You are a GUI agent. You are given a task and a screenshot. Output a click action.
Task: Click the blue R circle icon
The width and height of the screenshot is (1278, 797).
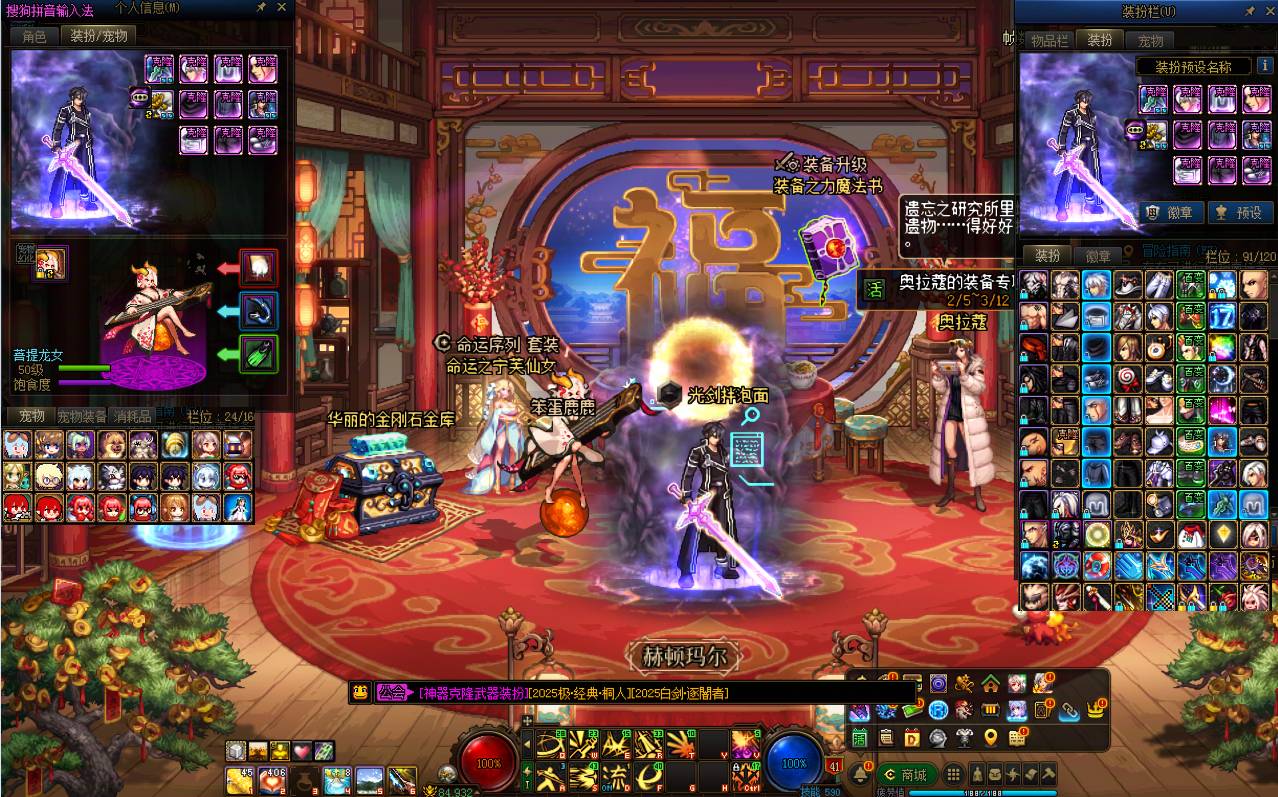(937, 710)
